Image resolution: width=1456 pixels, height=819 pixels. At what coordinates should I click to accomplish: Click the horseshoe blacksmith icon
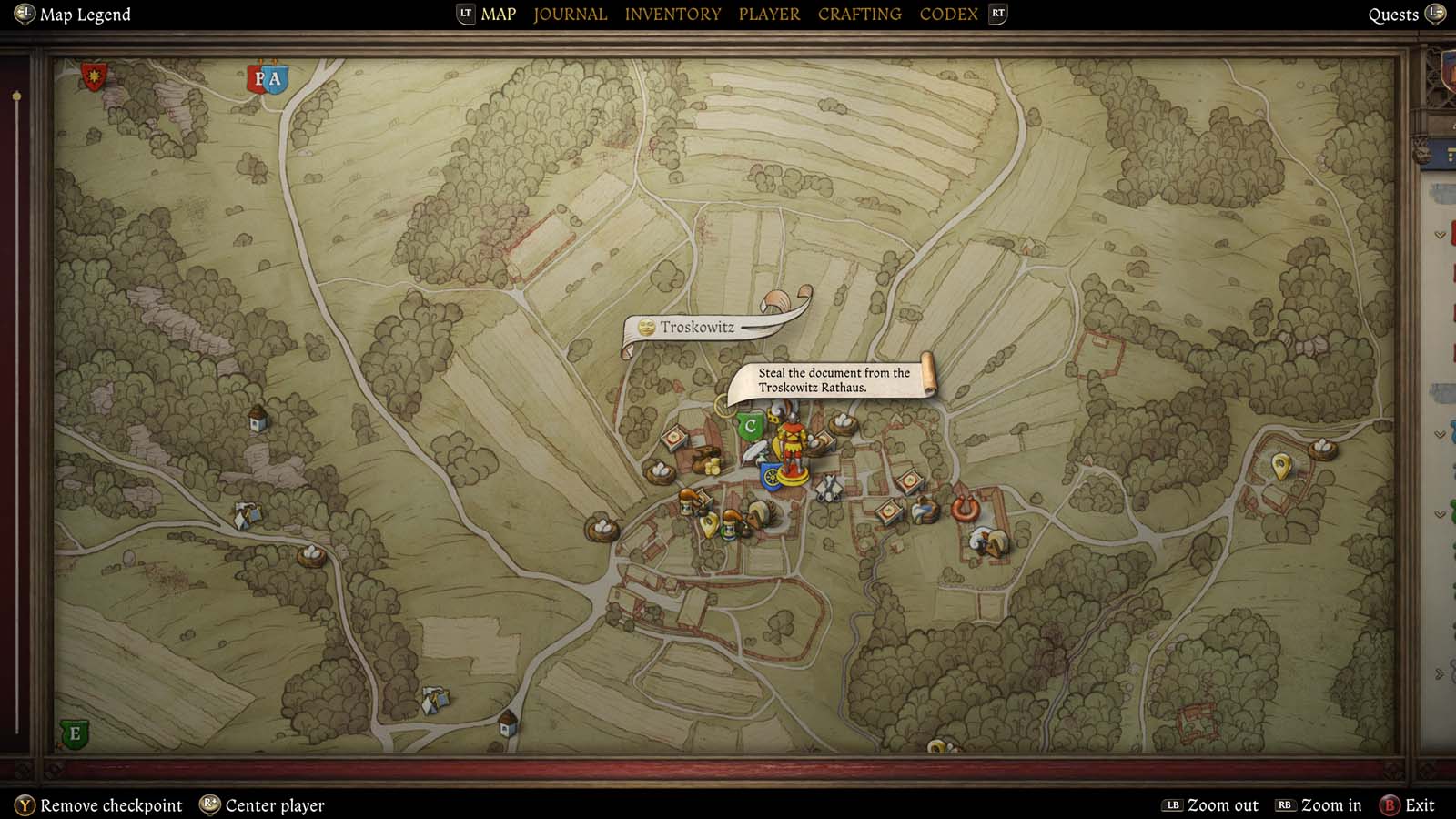(965, 510)
